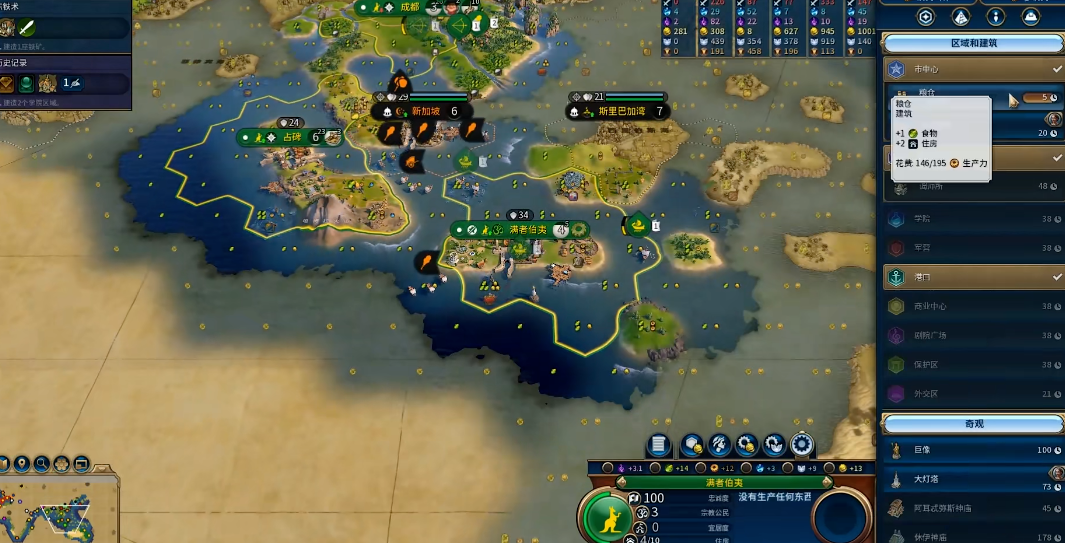The image size is (1065, 543).
Task: Select the 成都 city banner
Action: [x=410, y=6]
